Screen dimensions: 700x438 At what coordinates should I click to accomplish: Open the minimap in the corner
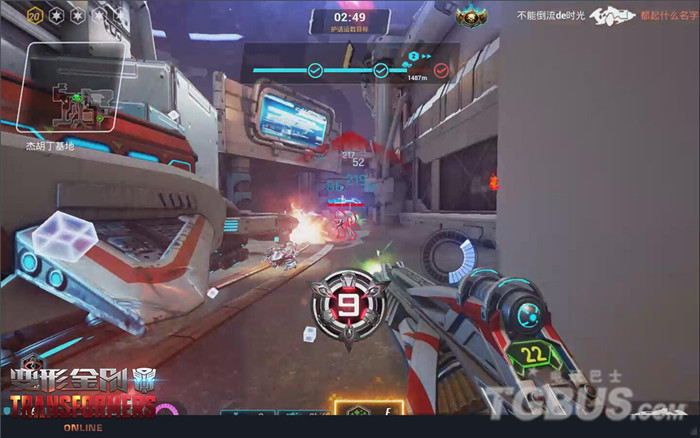[76, 89]
